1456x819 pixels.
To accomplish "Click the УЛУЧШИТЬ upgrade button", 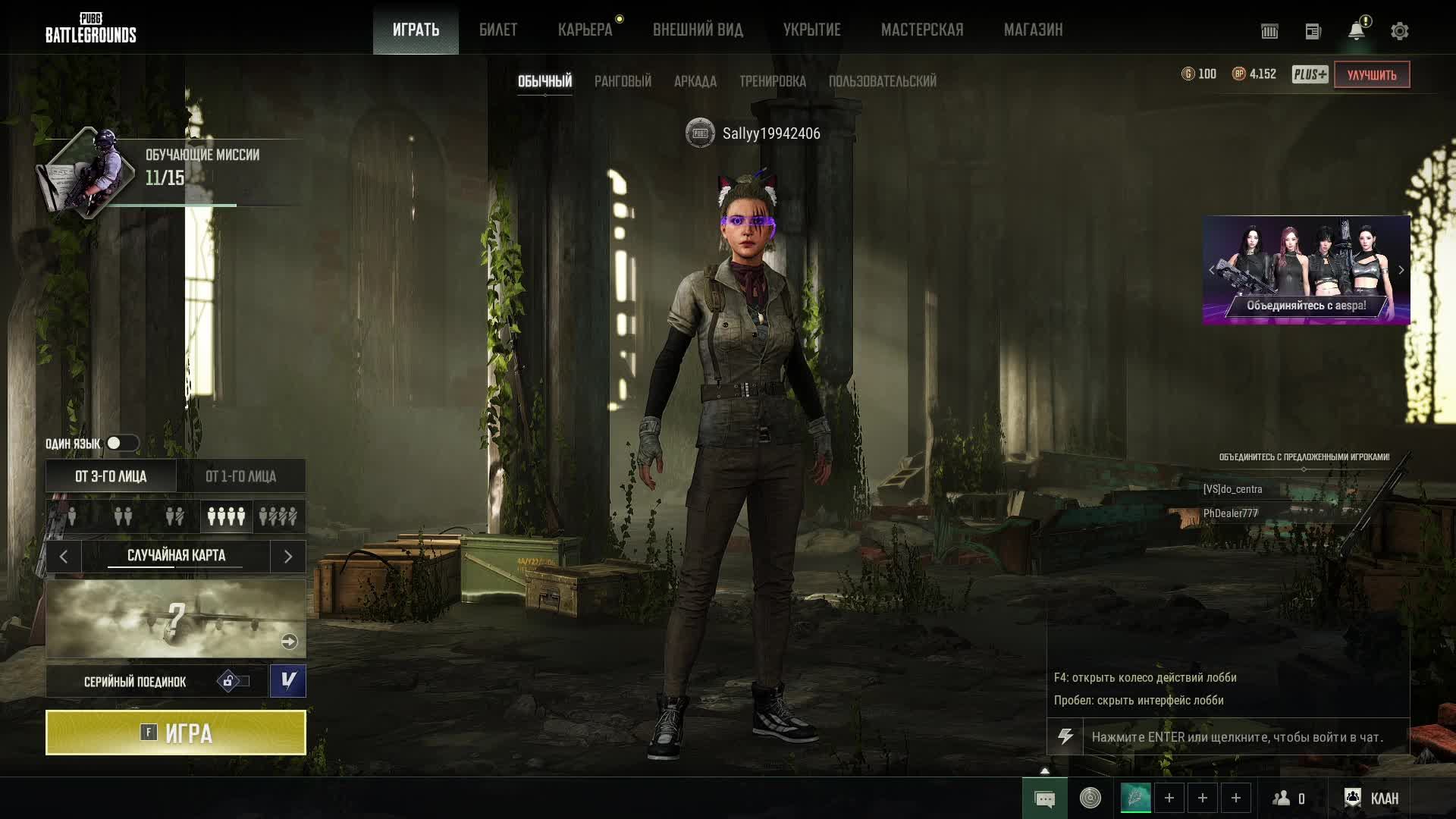I will (x=1371, y=75).
